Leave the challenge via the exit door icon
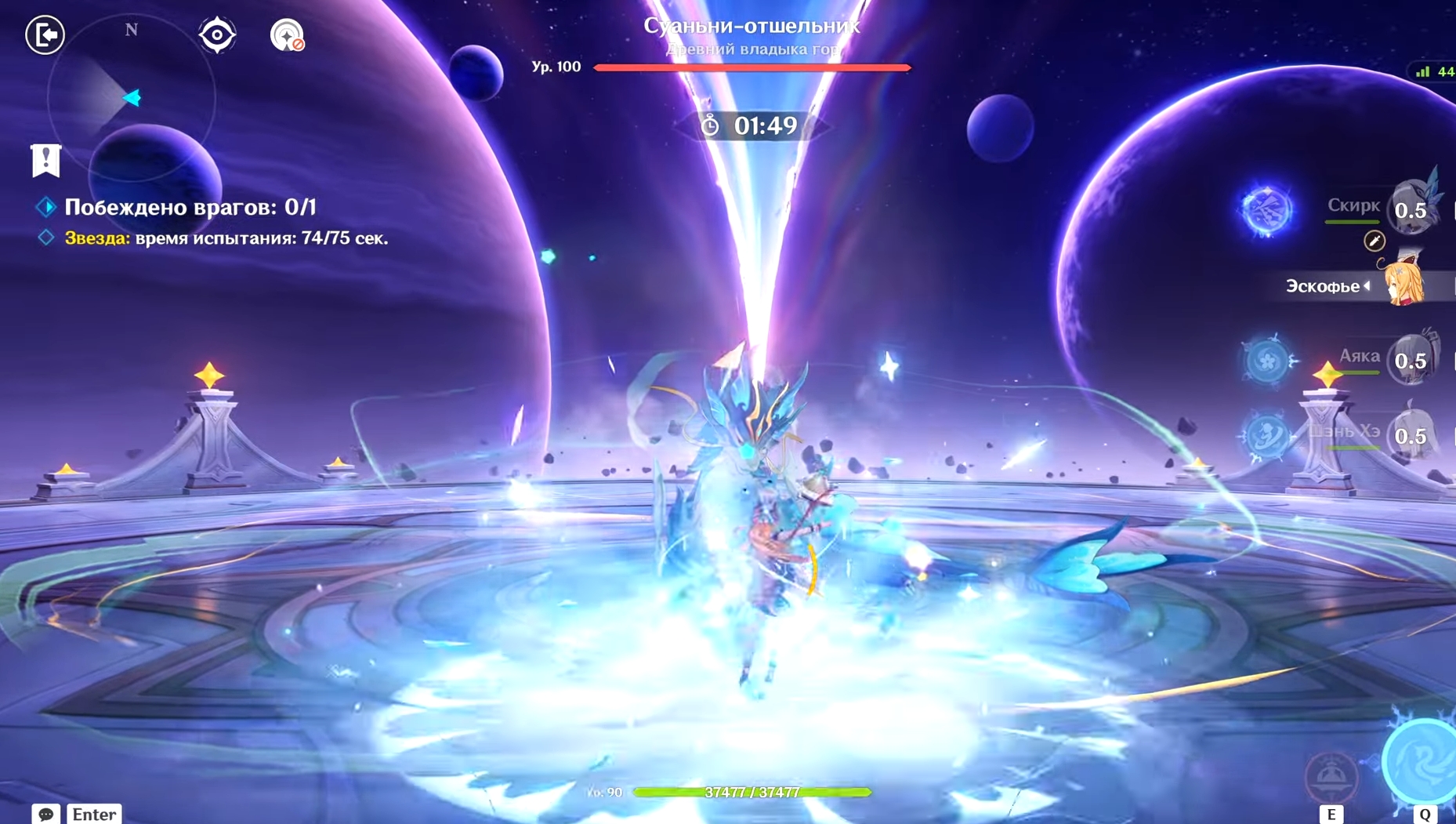Viewport: 1456px width, 824px height. point(45,34)
